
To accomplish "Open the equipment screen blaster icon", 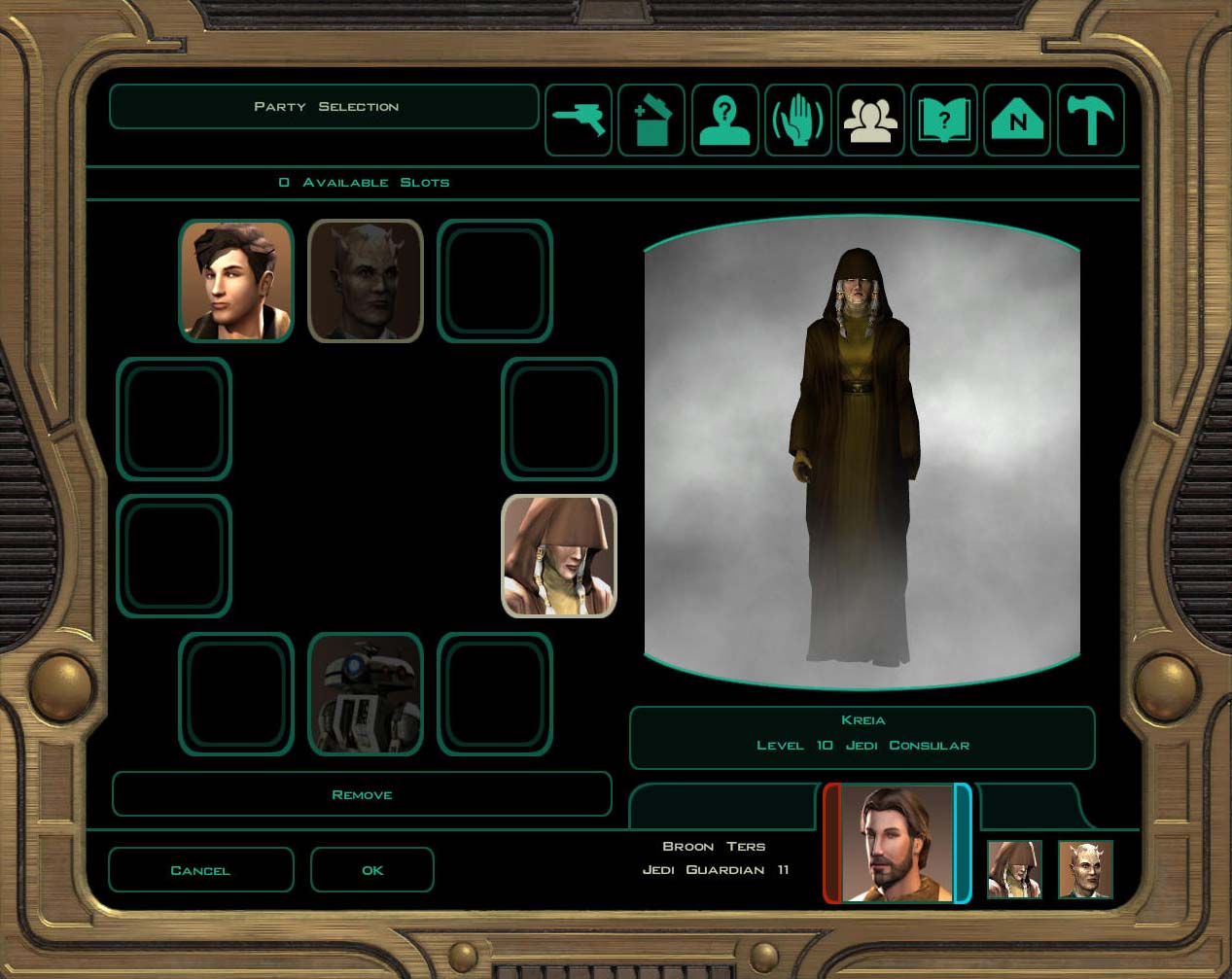I will pyautogui.click(x=579, y=121).
